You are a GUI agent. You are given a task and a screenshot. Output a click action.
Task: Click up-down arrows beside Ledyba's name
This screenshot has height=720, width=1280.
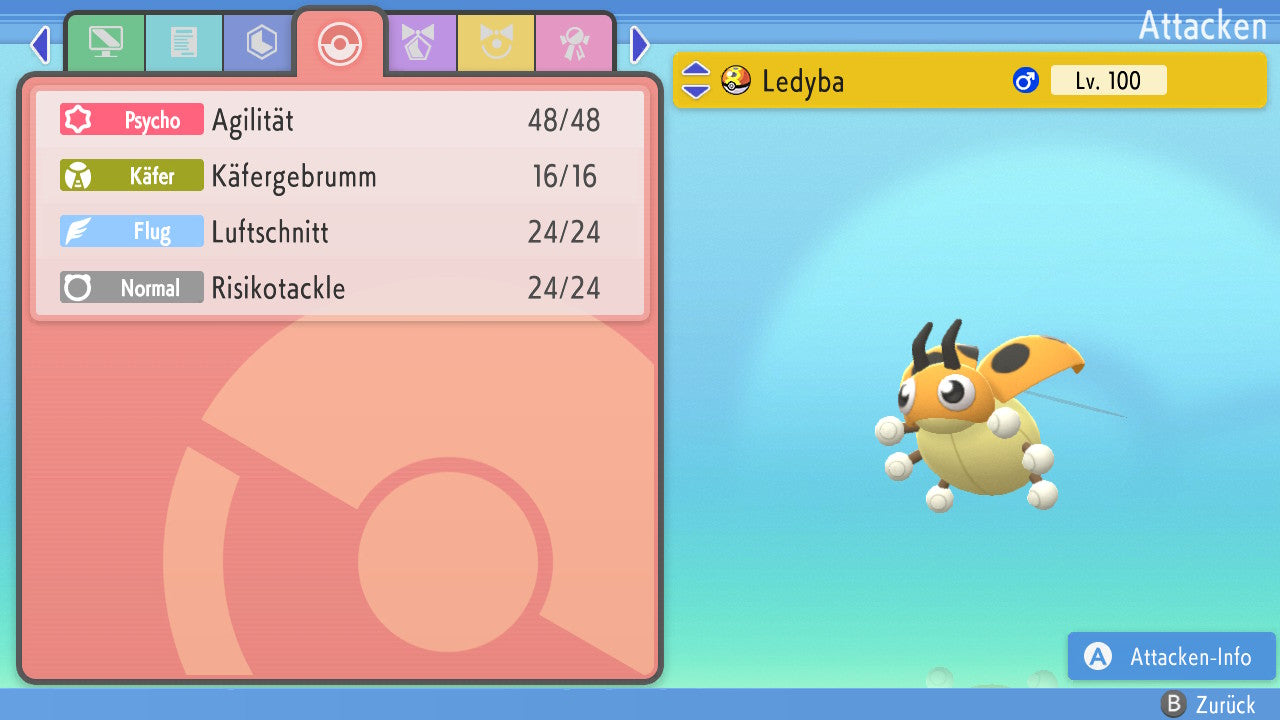click(696, 81)
